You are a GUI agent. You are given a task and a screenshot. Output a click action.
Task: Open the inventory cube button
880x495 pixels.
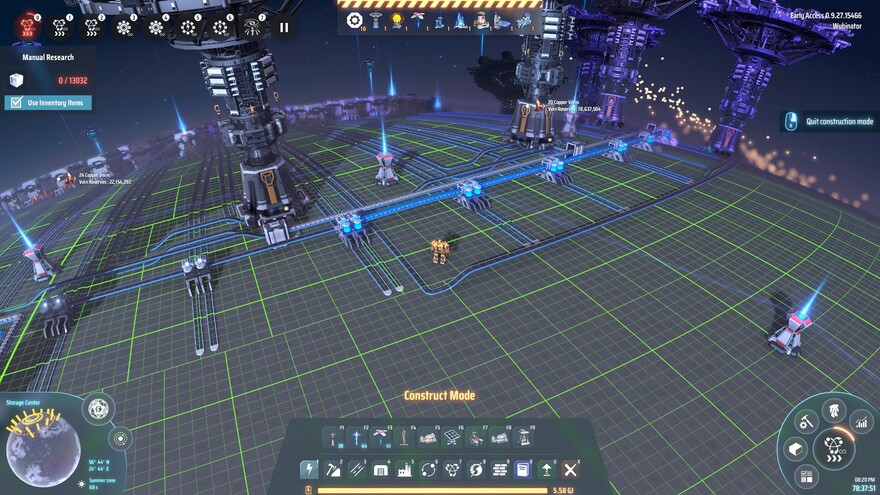(796, 449)
